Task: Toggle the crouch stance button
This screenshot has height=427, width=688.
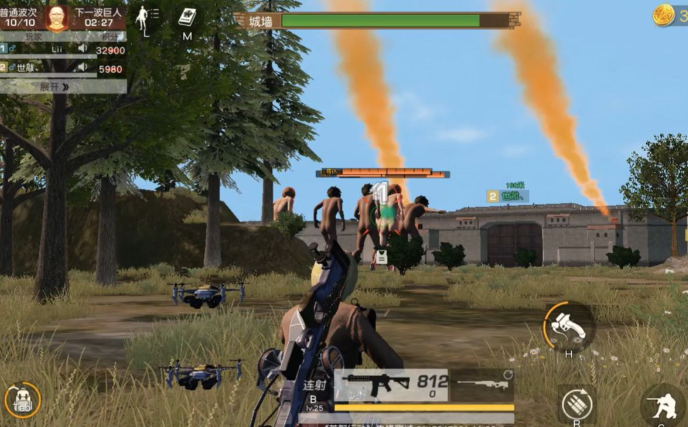Action: [663, 405]
